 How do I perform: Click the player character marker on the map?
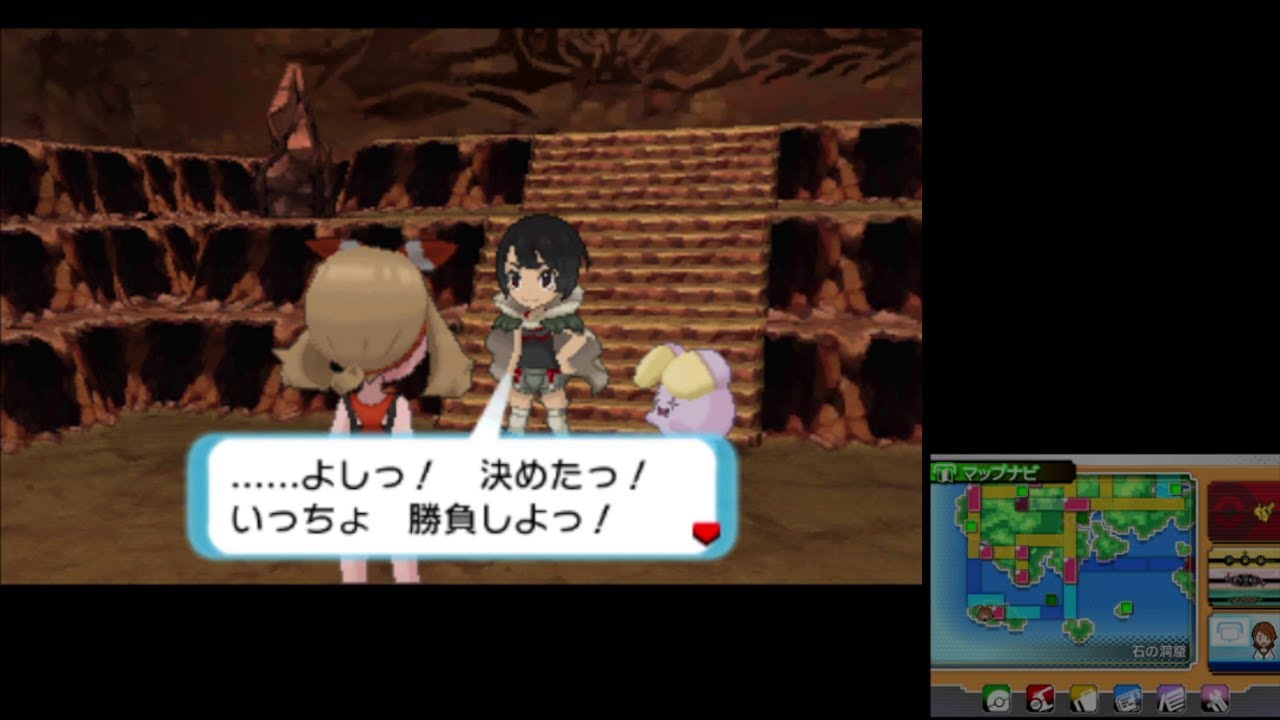click(x=982, y=614)
